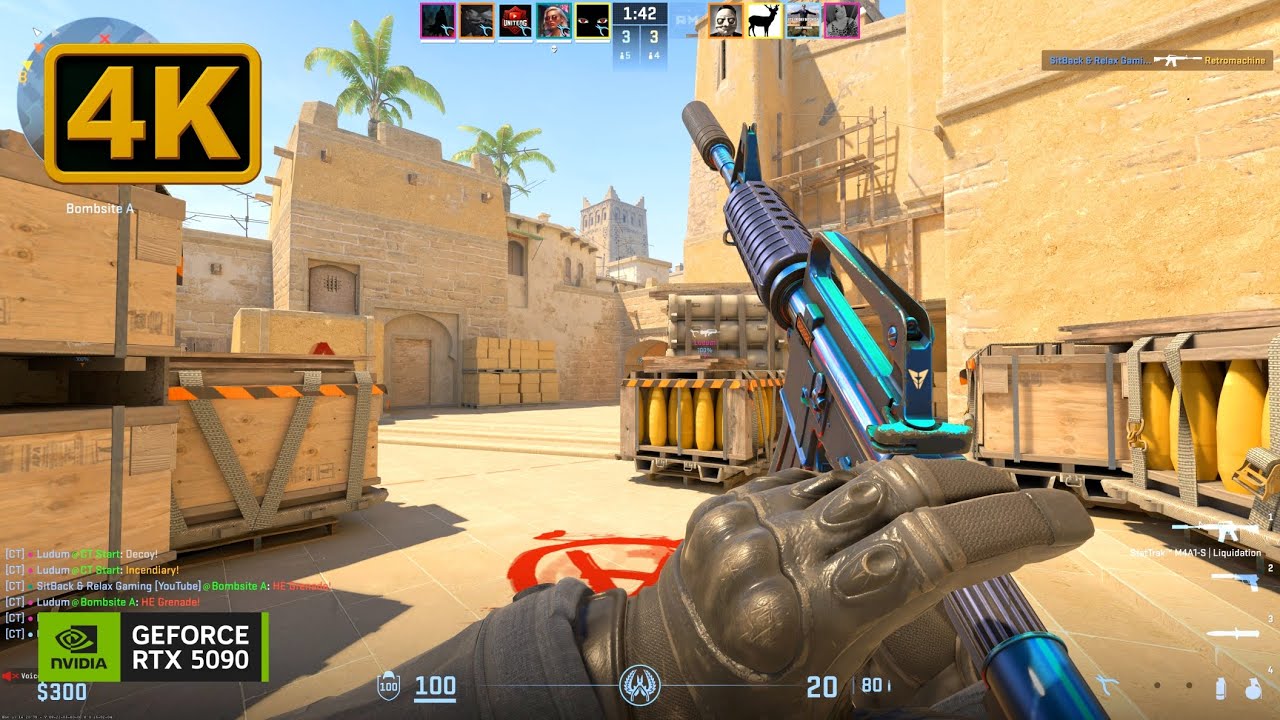The image size is (1280, 720).
Task: Select the hooded figure teammate avatar
Action: [438, 21]
